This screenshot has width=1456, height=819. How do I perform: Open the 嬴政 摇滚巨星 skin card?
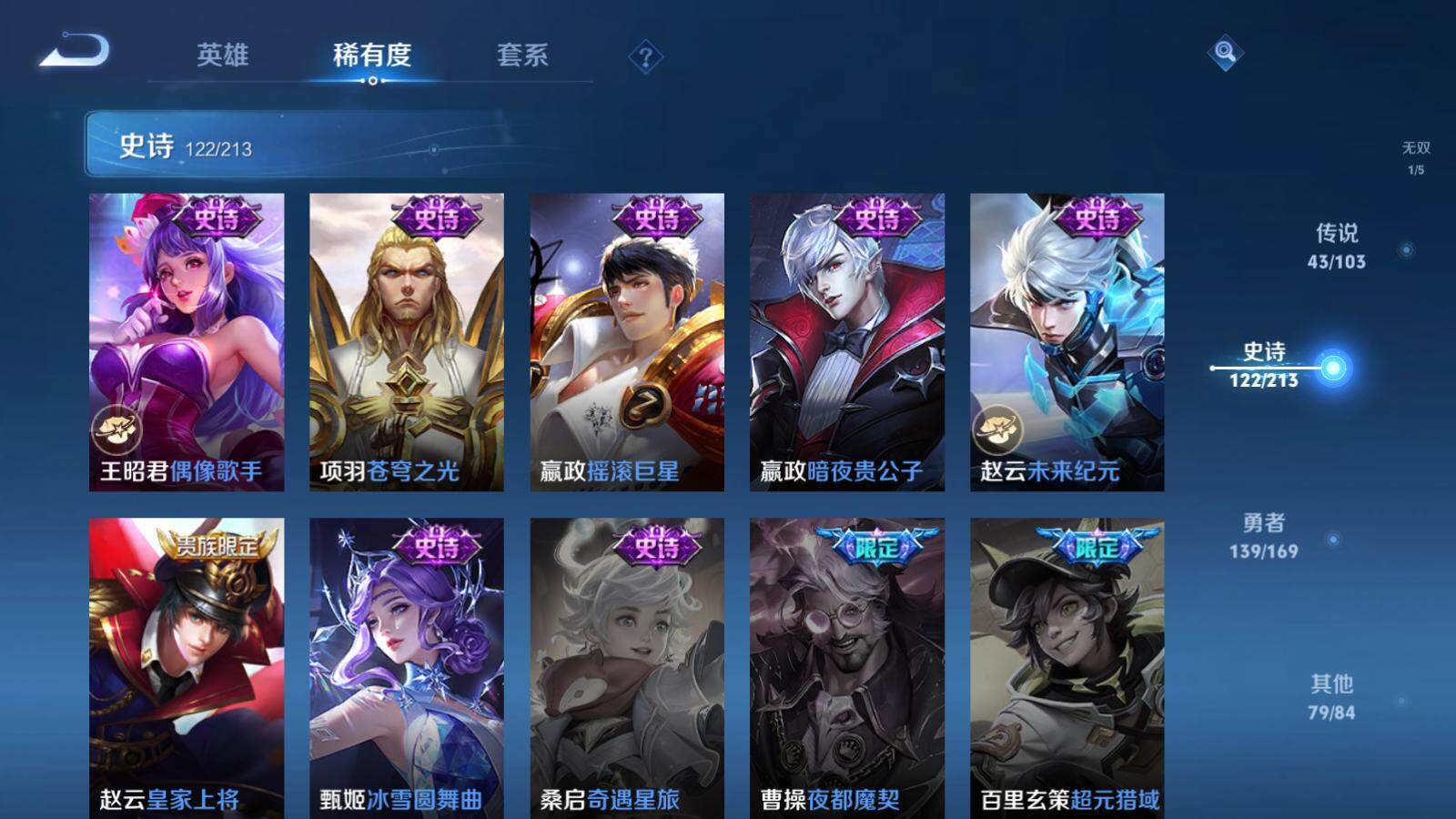pyautogui.click(x=627, y=341)
